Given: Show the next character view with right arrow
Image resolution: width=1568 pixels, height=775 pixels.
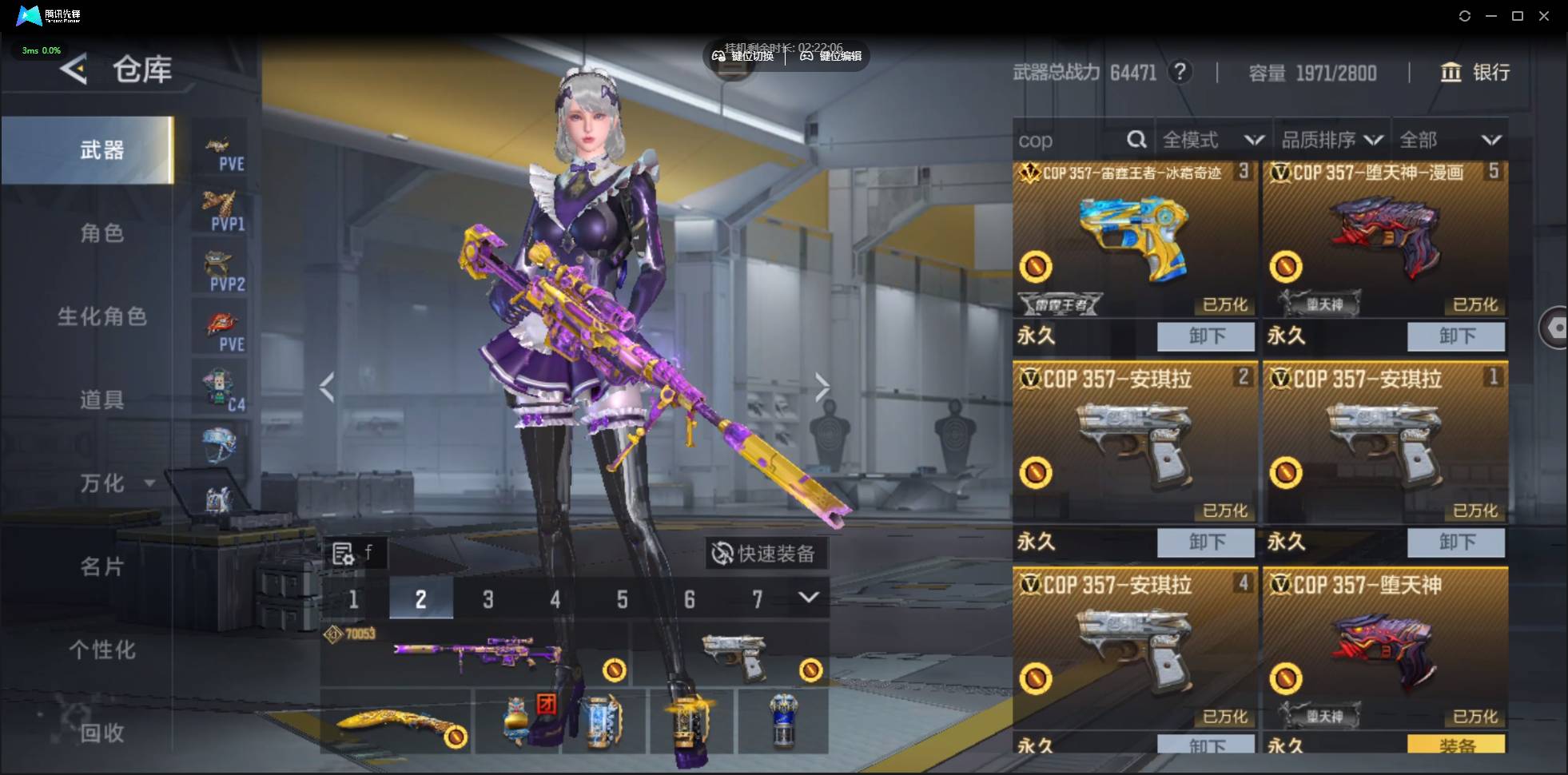Looking at the screenshot, I should [x=822, y=388].
